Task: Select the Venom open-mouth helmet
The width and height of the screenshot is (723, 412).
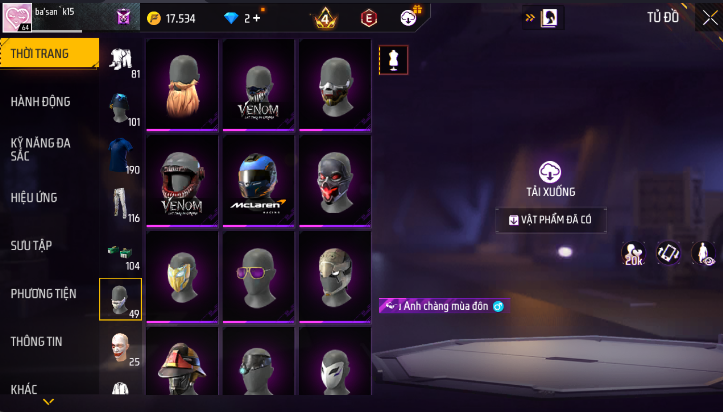Action: click(182, 180)
